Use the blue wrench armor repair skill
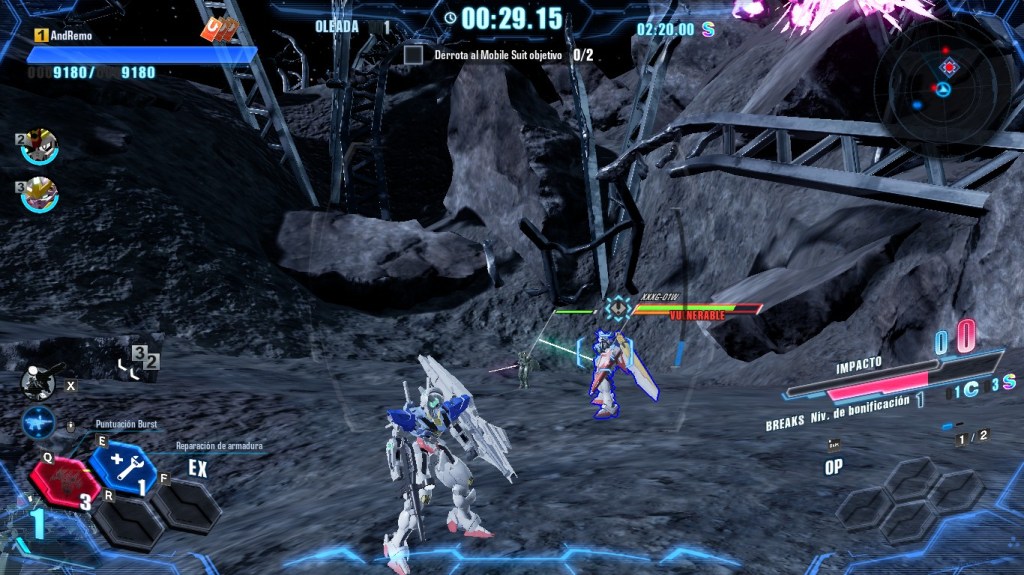The width and height of the screenshot is (1024, 575). coord(123,465)
